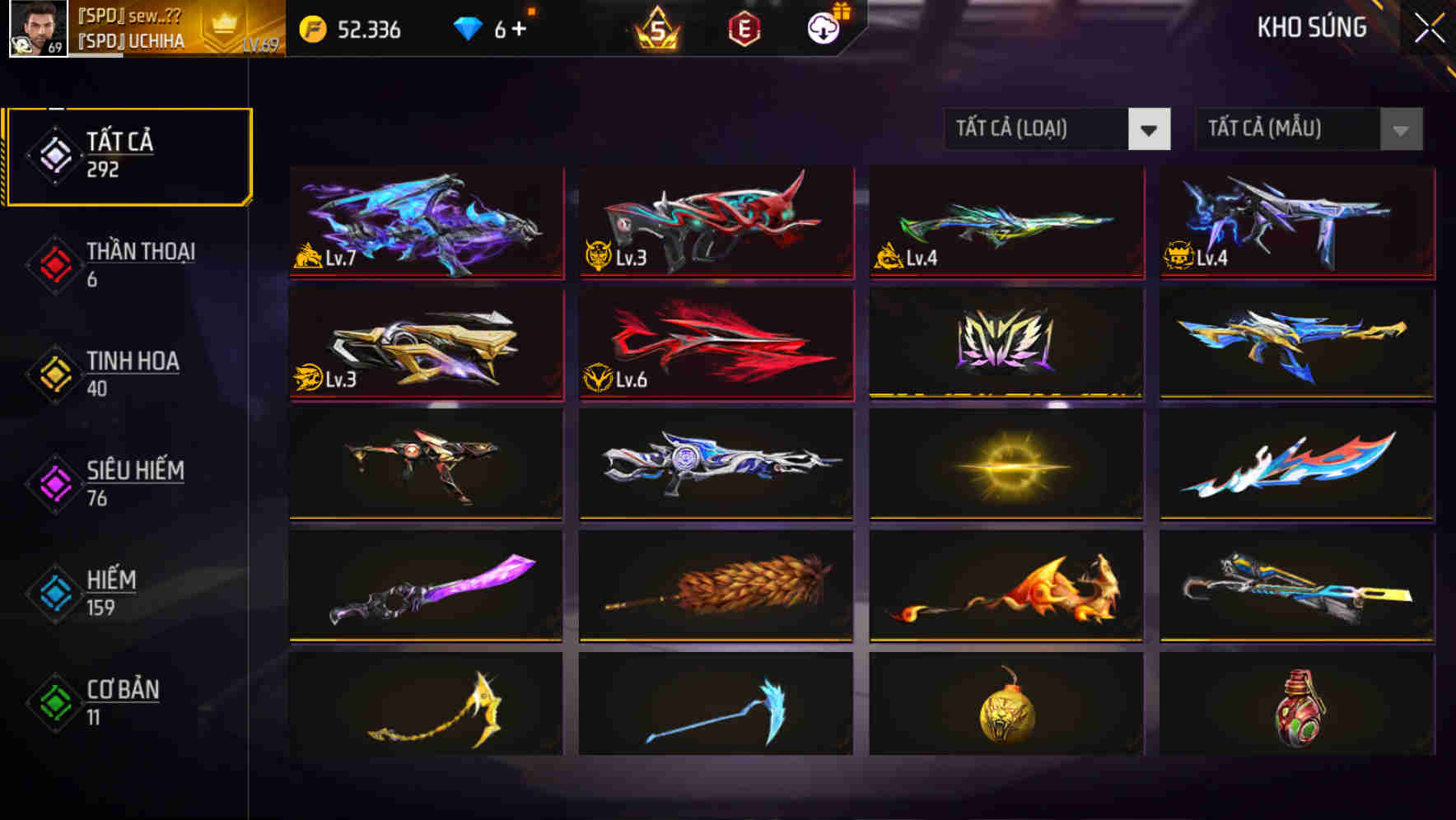
Task: Open the TẤT CẢ (LOẠI) weapon type dropdown
Action: click(1057, 129)
